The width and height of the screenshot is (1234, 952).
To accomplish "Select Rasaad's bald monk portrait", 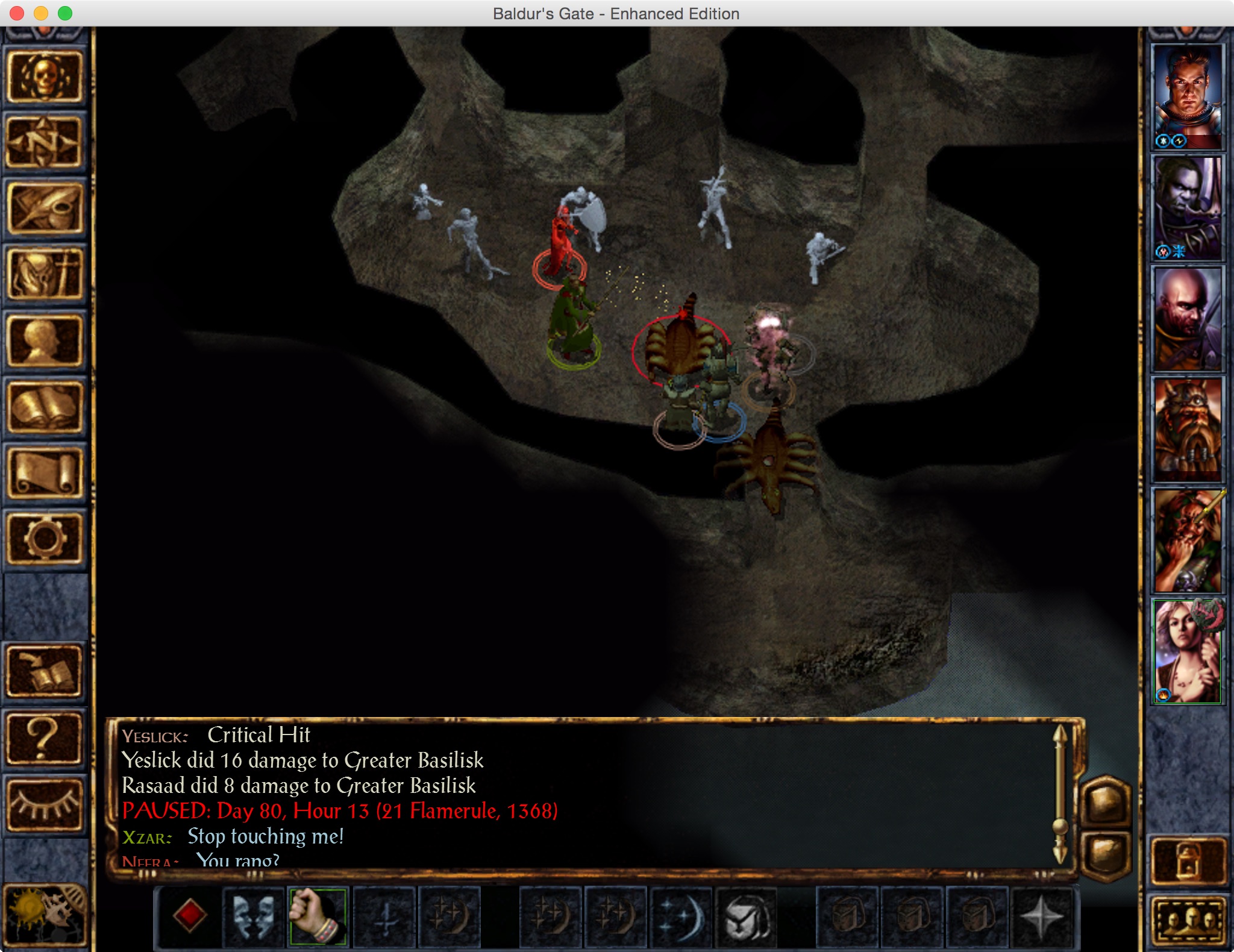I will point(1187,319).
